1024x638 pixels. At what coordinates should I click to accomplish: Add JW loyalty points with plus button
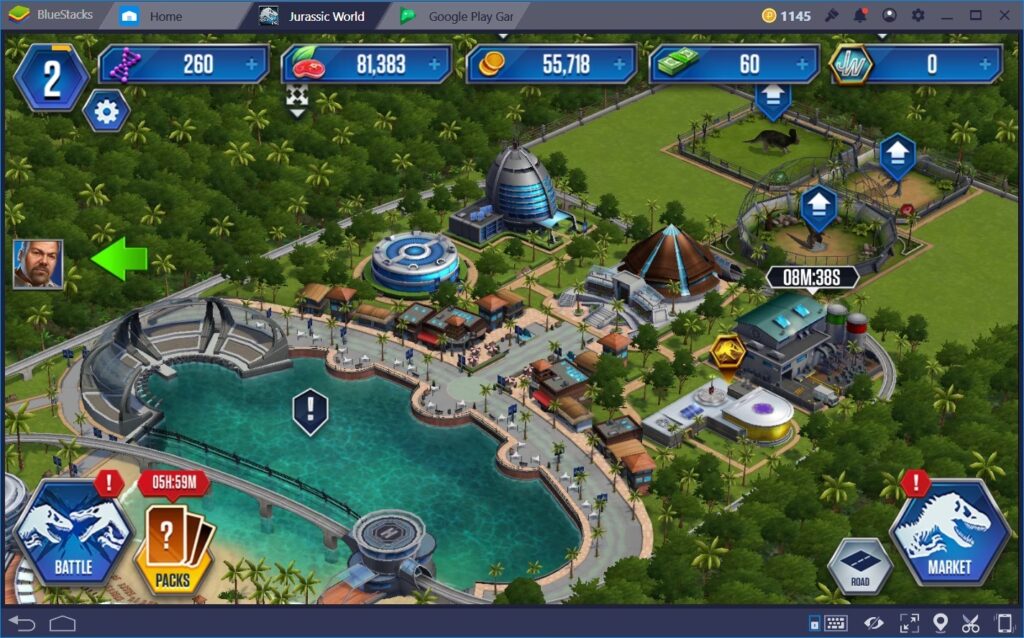point(988,65)
